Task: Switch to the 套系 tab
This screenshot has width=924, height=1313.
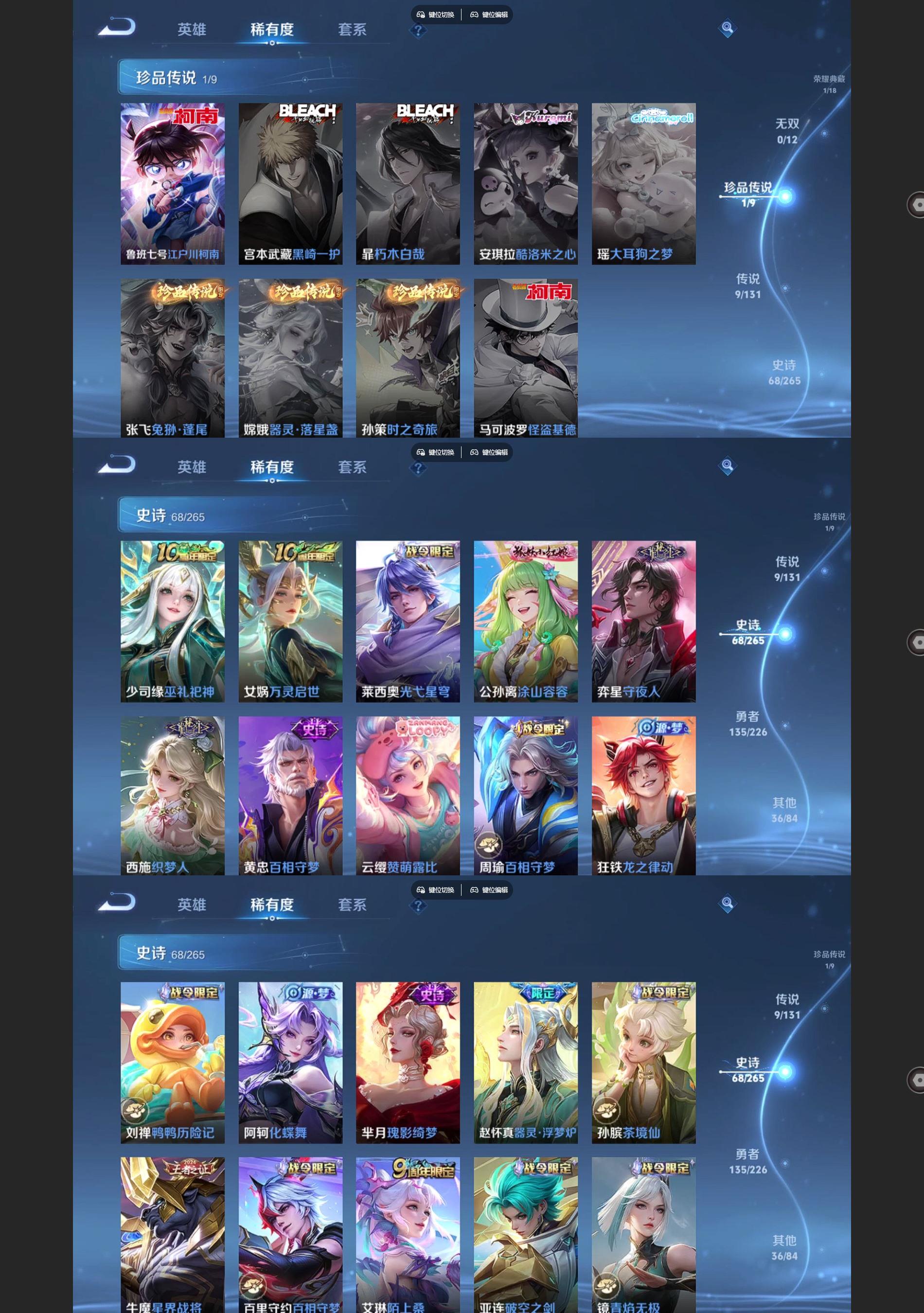Action: (x=352, y=29)
